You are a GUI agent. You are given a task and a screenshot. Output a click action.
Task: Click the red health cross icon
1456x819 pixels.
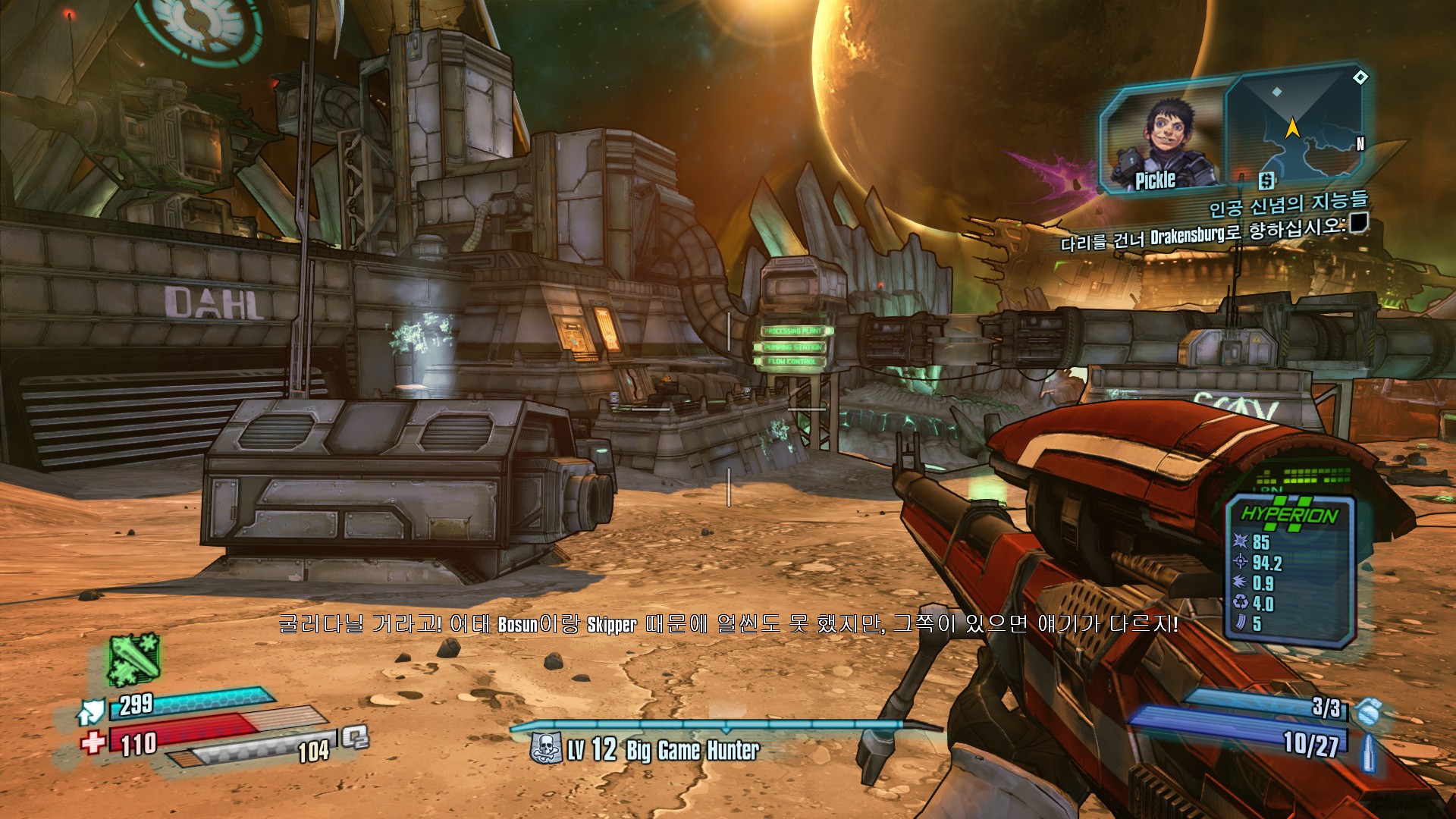pyautogui.click(x=93, y=741)
